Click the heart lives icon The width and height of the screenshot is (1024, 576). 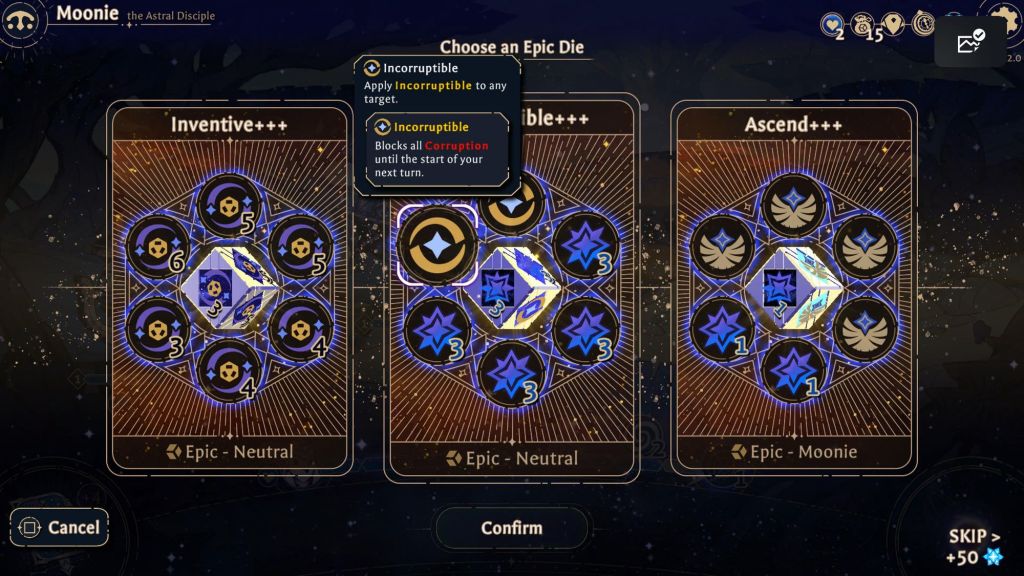(x=831, y=25)
